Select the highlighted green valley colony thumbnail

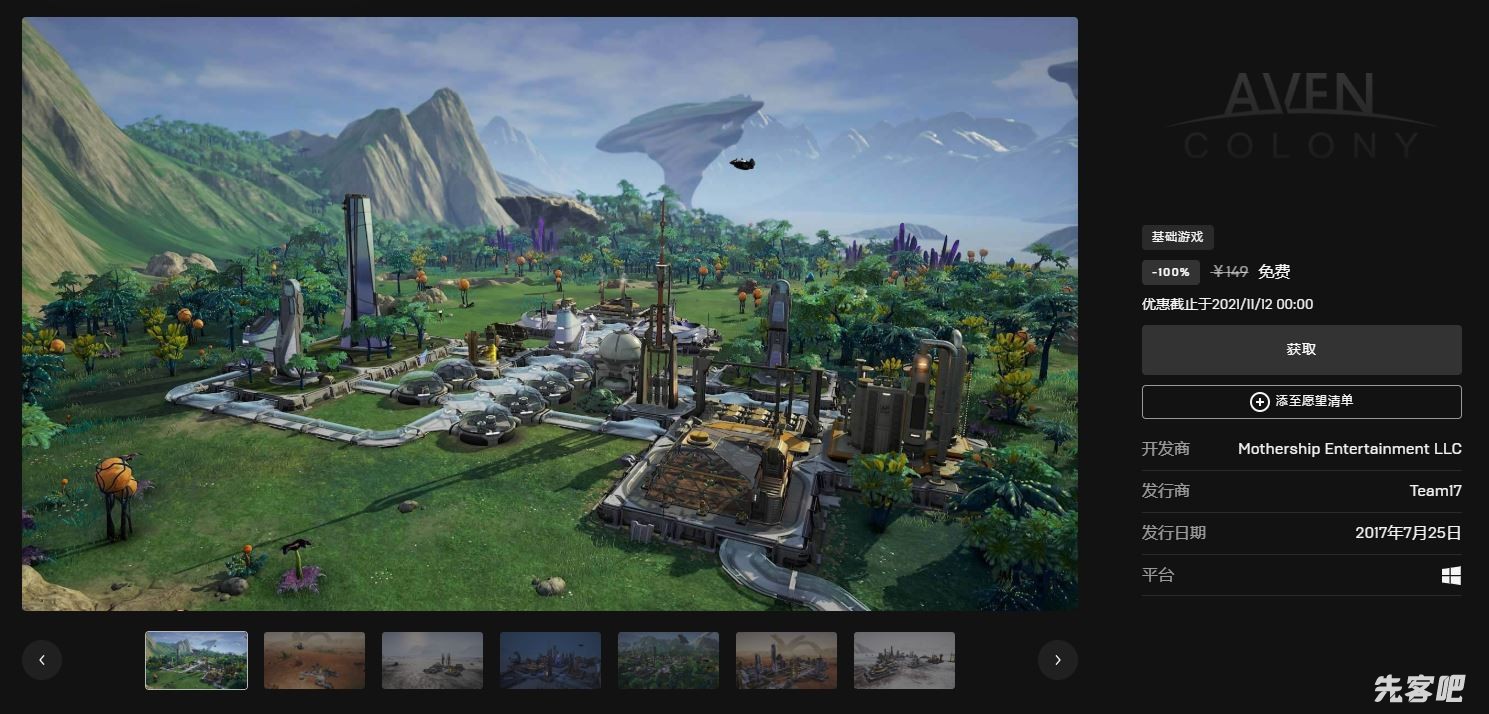tap(196, 660)
